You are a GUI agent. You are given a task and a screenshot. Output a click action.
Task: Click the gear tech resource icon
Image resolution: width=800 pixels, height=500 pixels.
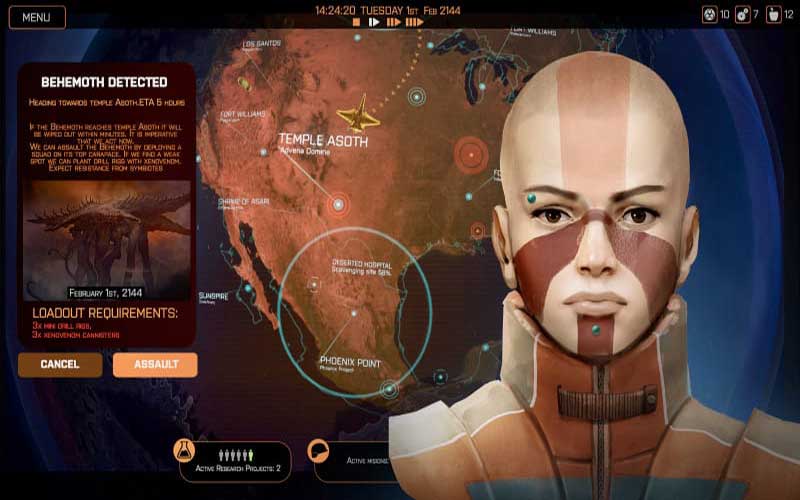[742, 14]
